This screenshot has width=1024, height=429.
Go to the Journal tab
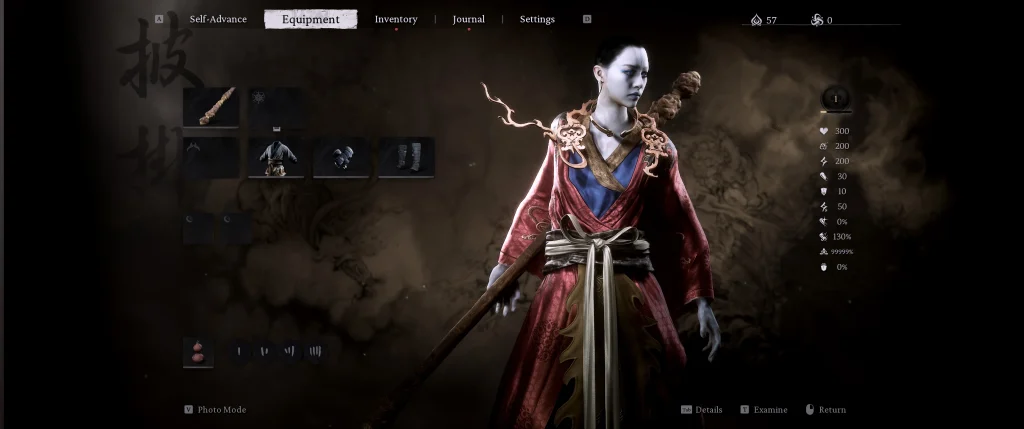[468, 19]
